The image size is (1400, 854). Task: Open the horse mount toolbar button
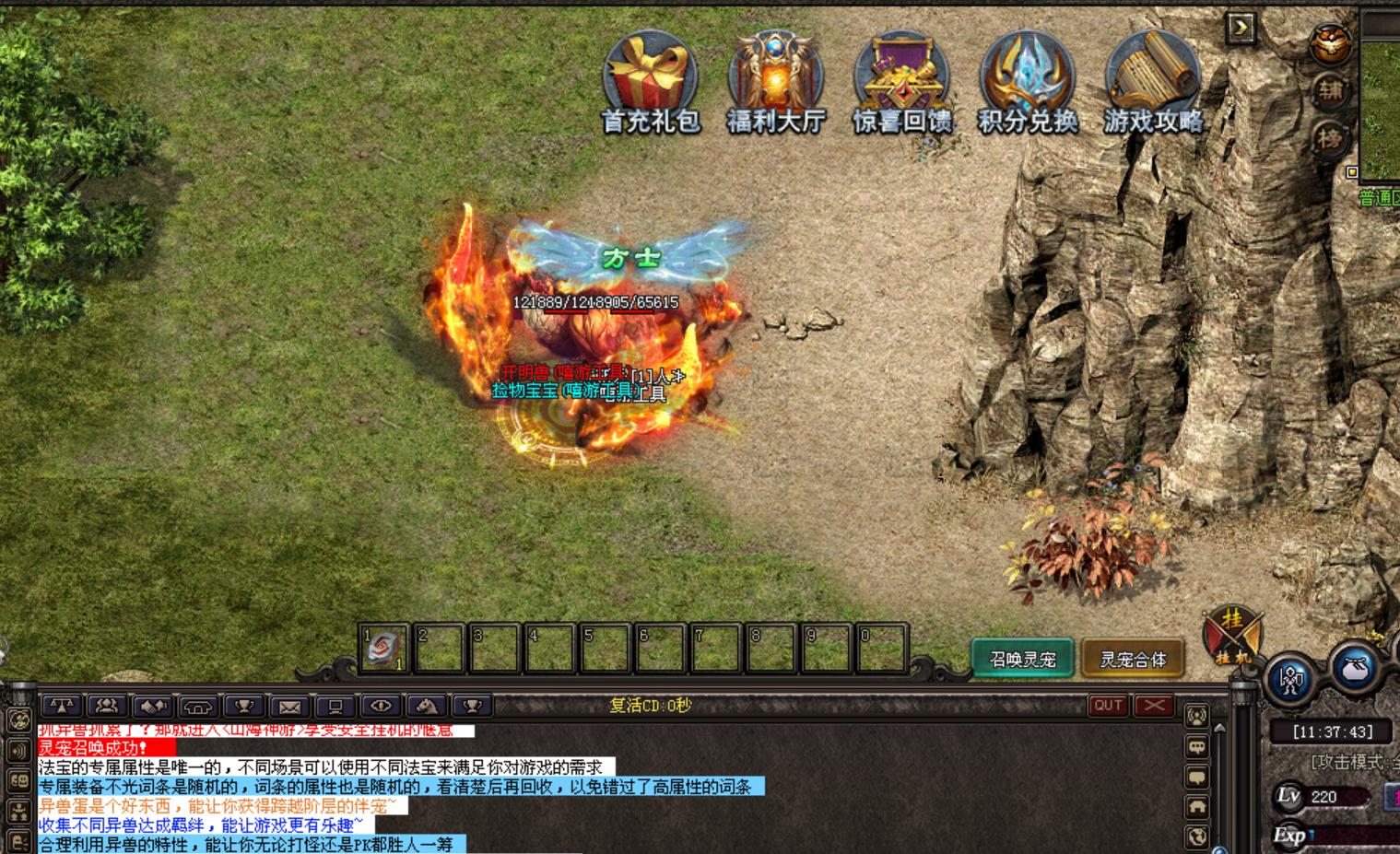[426, 707]
